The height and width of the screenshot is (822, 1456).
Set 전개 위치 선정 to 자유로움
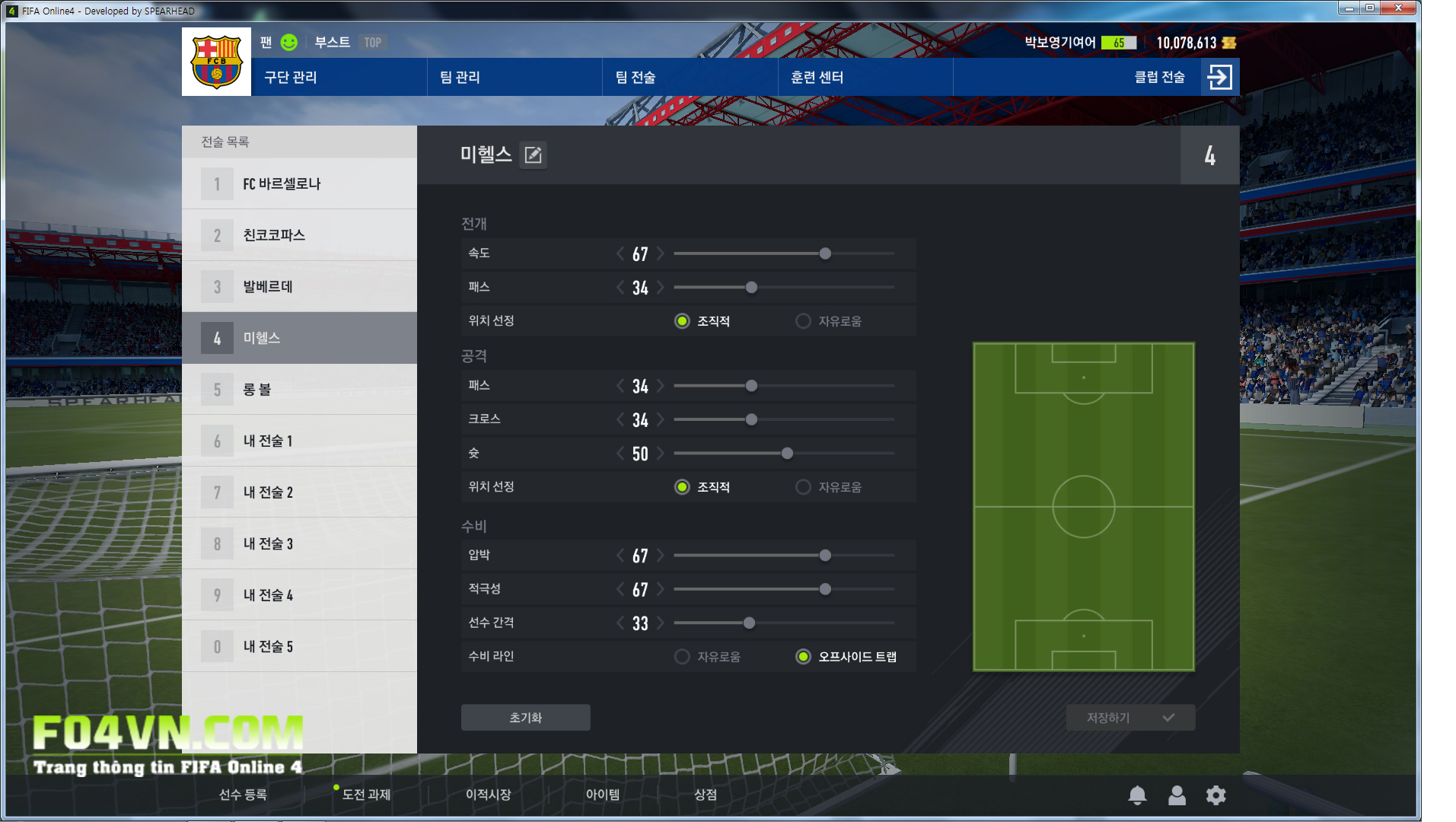[x=803, y=321]
